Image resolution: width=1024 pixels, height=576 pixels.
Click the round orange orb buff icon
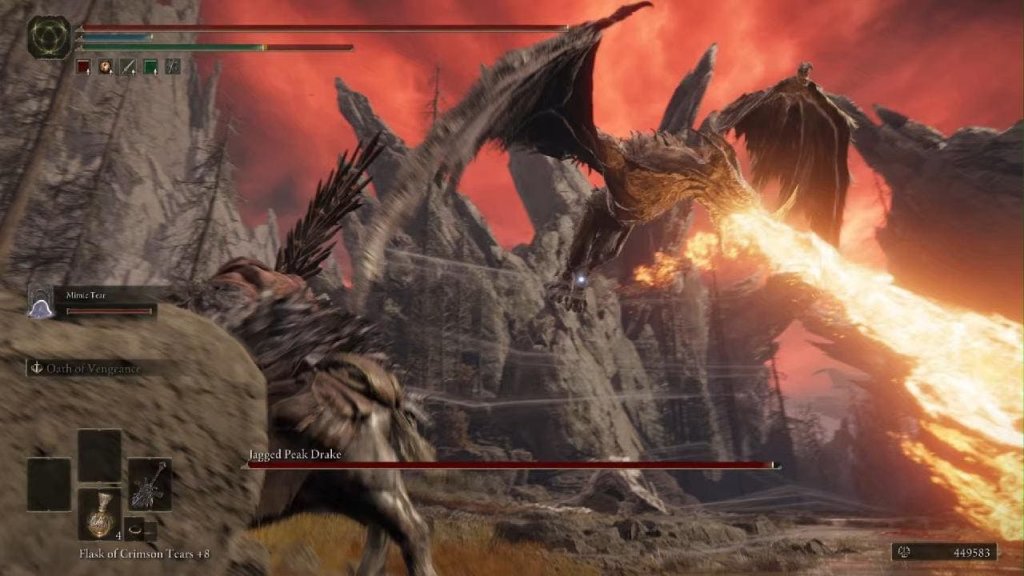pyautogui.click(x=106, y=67)
